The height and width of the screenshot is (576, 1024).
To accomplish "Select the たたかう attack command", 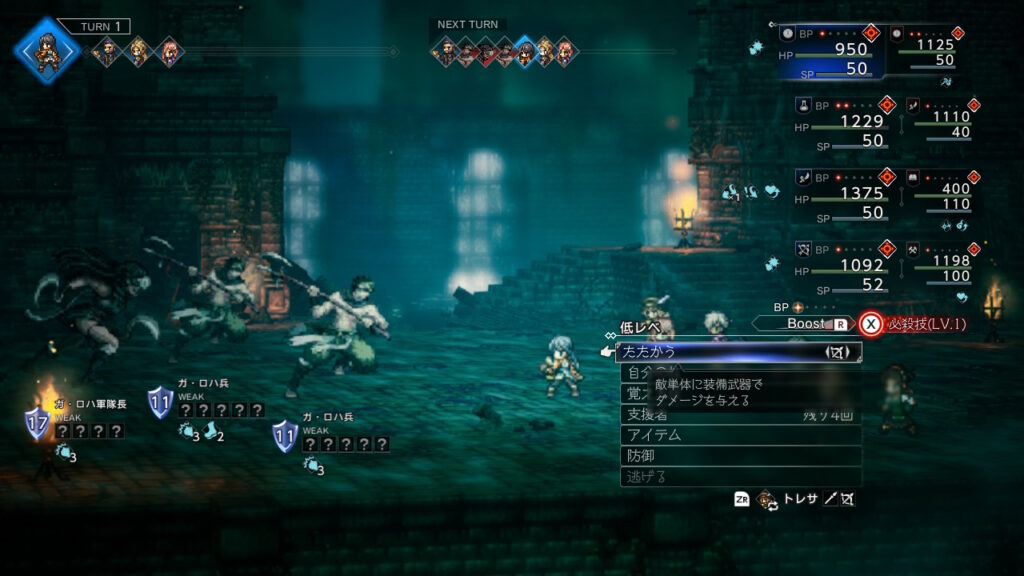I will [739, 351].
